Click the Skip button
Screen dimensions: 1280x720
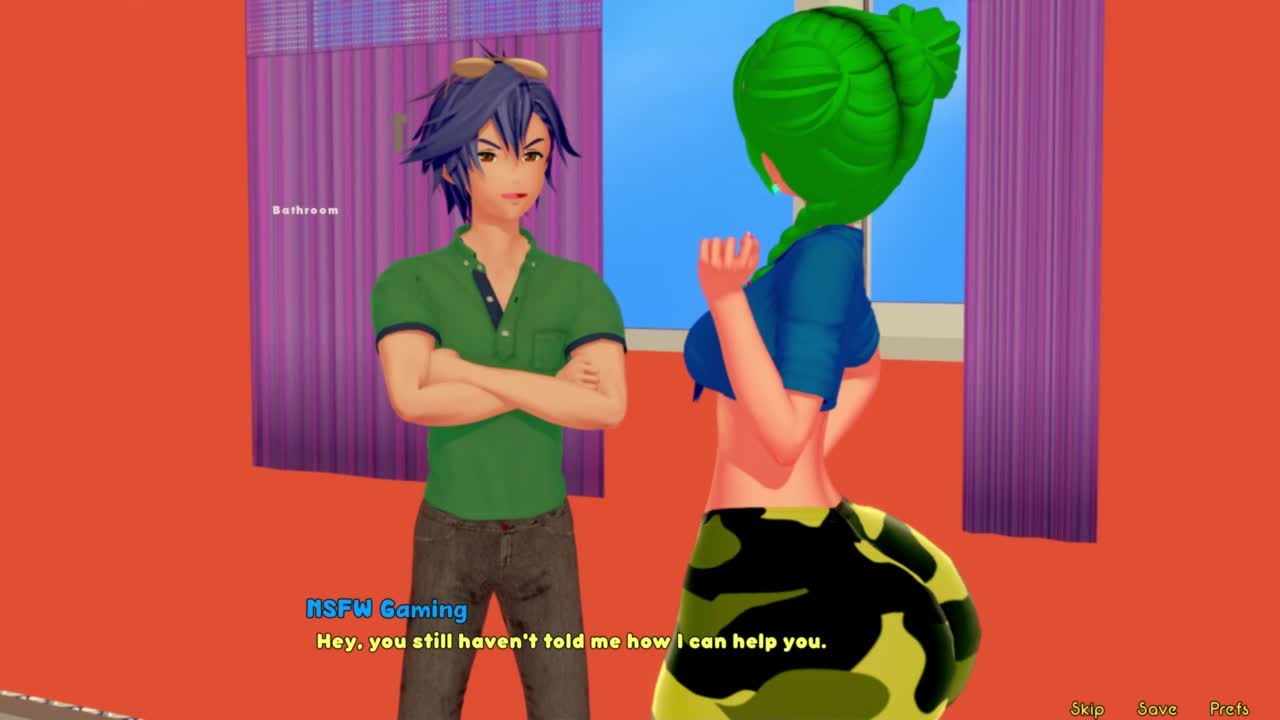point(1087,708)
